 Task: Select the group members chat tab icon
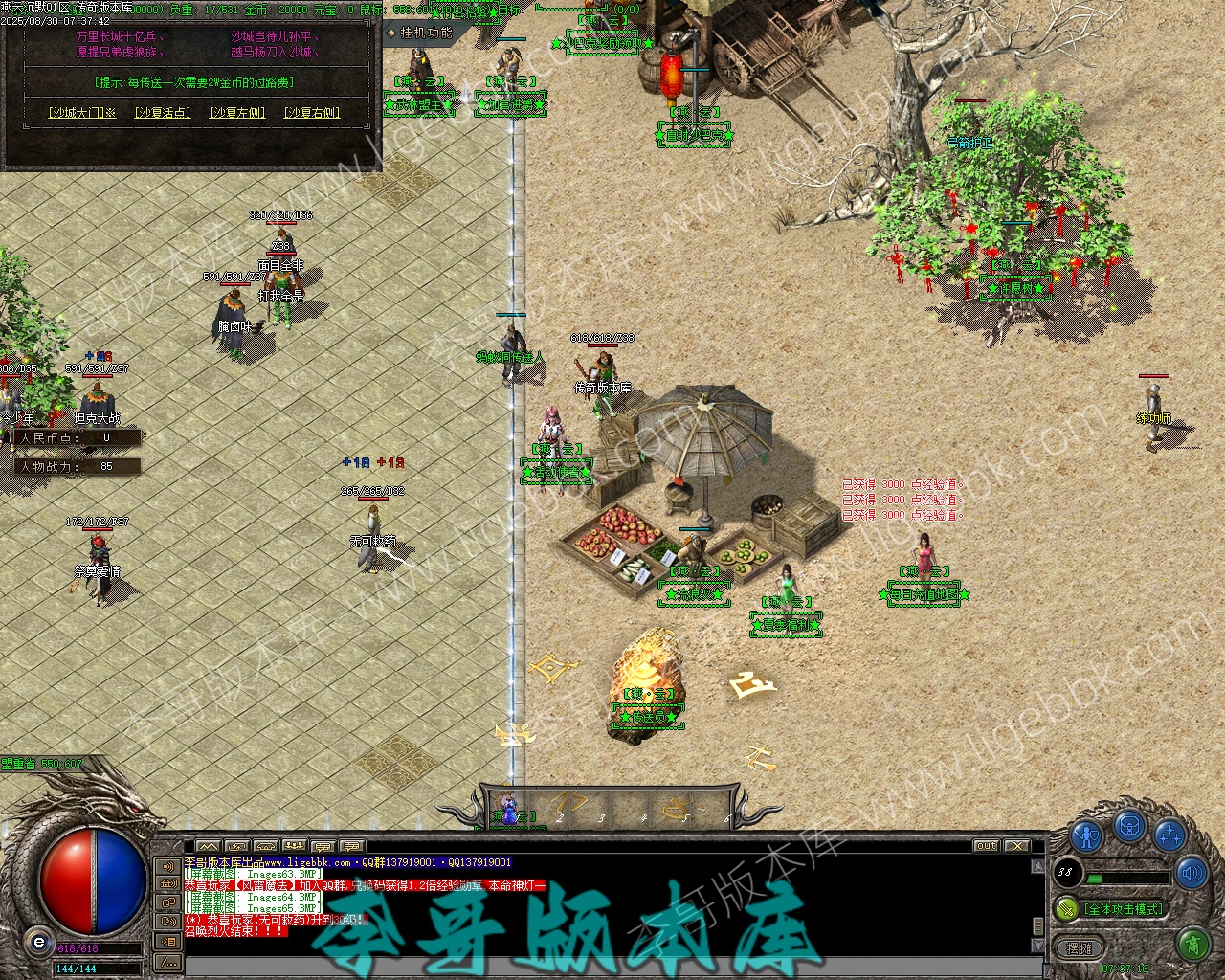click(295, 846)
